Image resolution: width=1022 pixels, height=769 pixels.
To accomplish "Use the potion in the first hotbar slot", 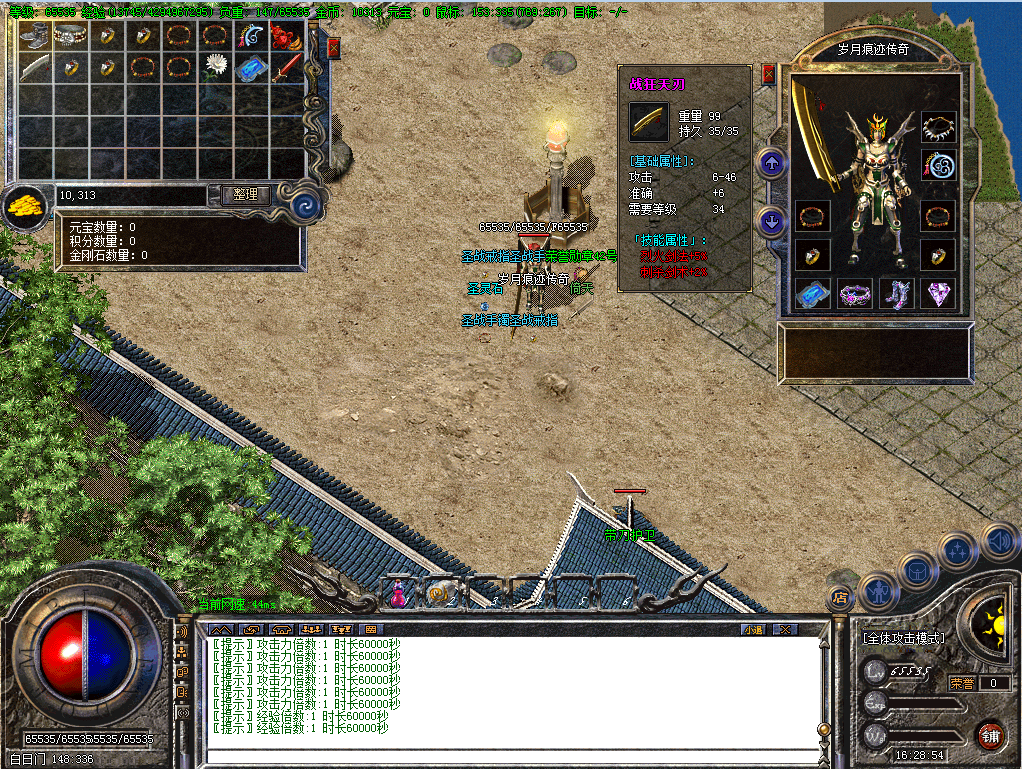I will pos(399,594).
